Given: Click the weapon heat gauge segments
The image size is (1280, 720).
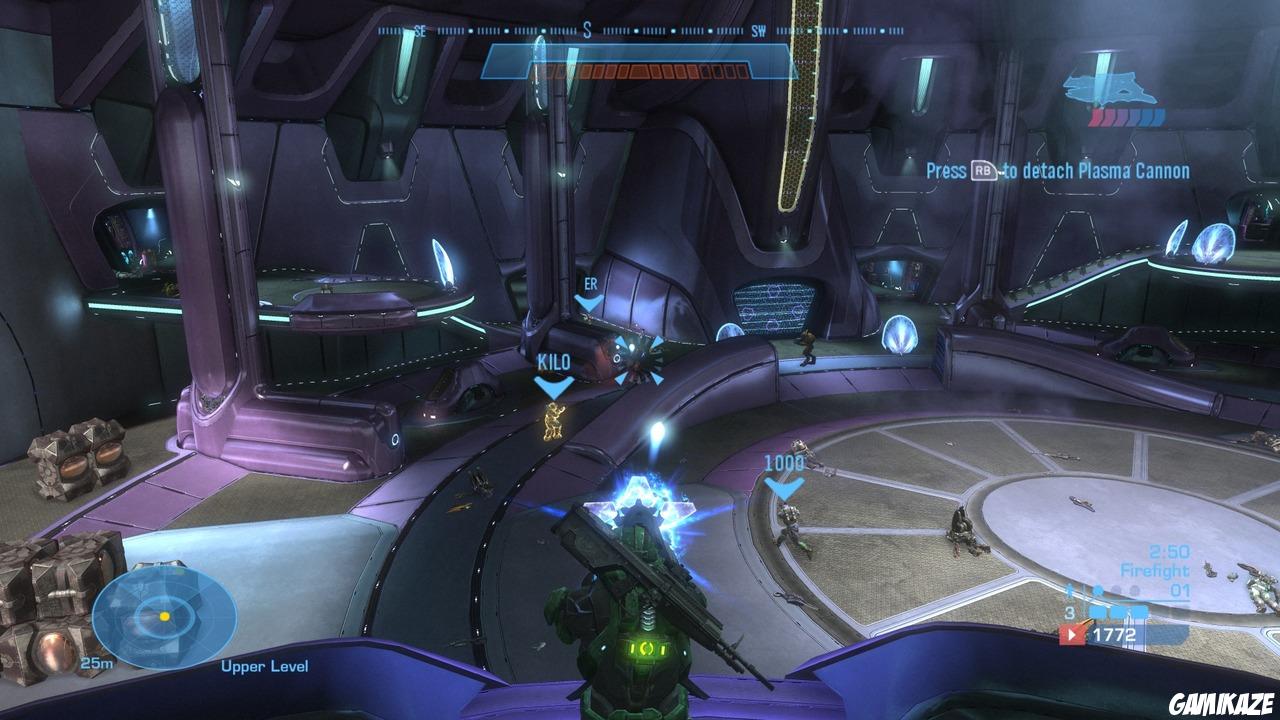Looking at the screenshot, I should (640, 70).
